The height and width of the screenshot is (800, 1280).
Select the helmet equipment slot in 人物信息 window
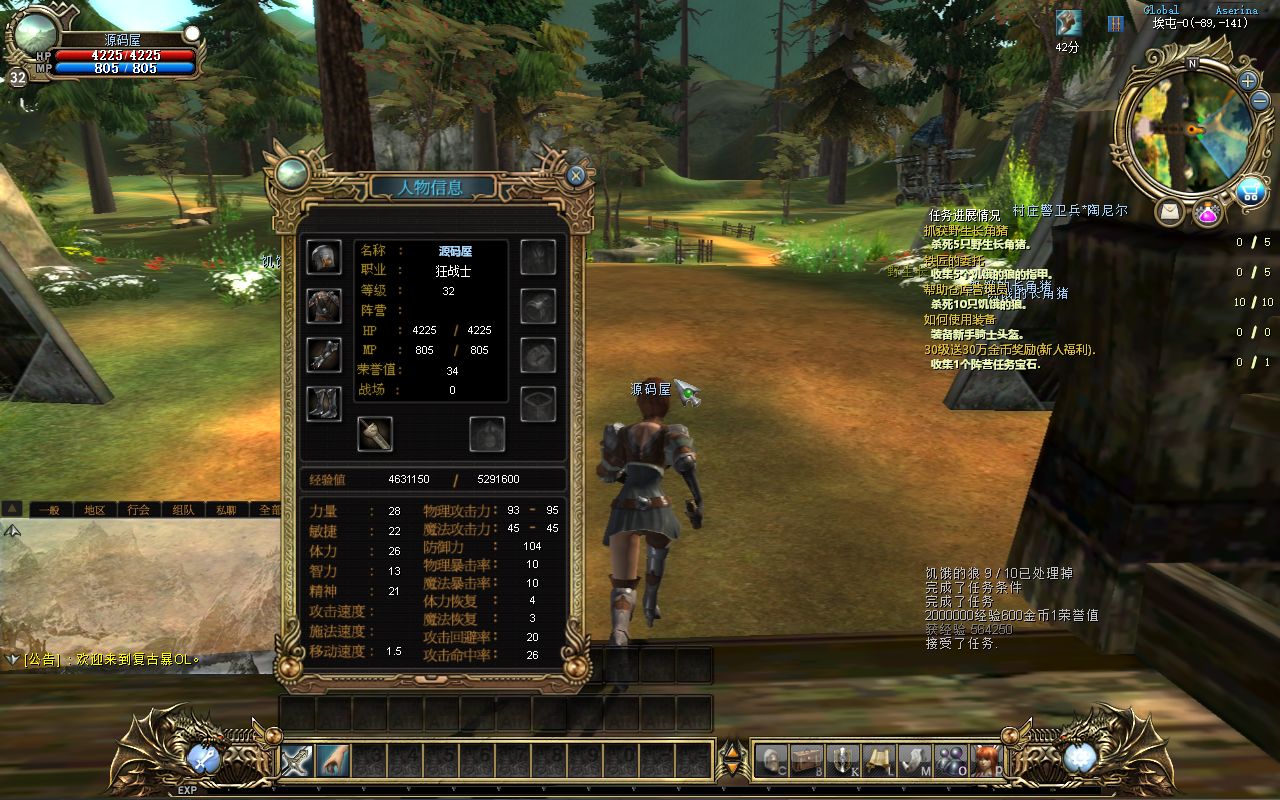pyautogui.click(x=322, y=258)
